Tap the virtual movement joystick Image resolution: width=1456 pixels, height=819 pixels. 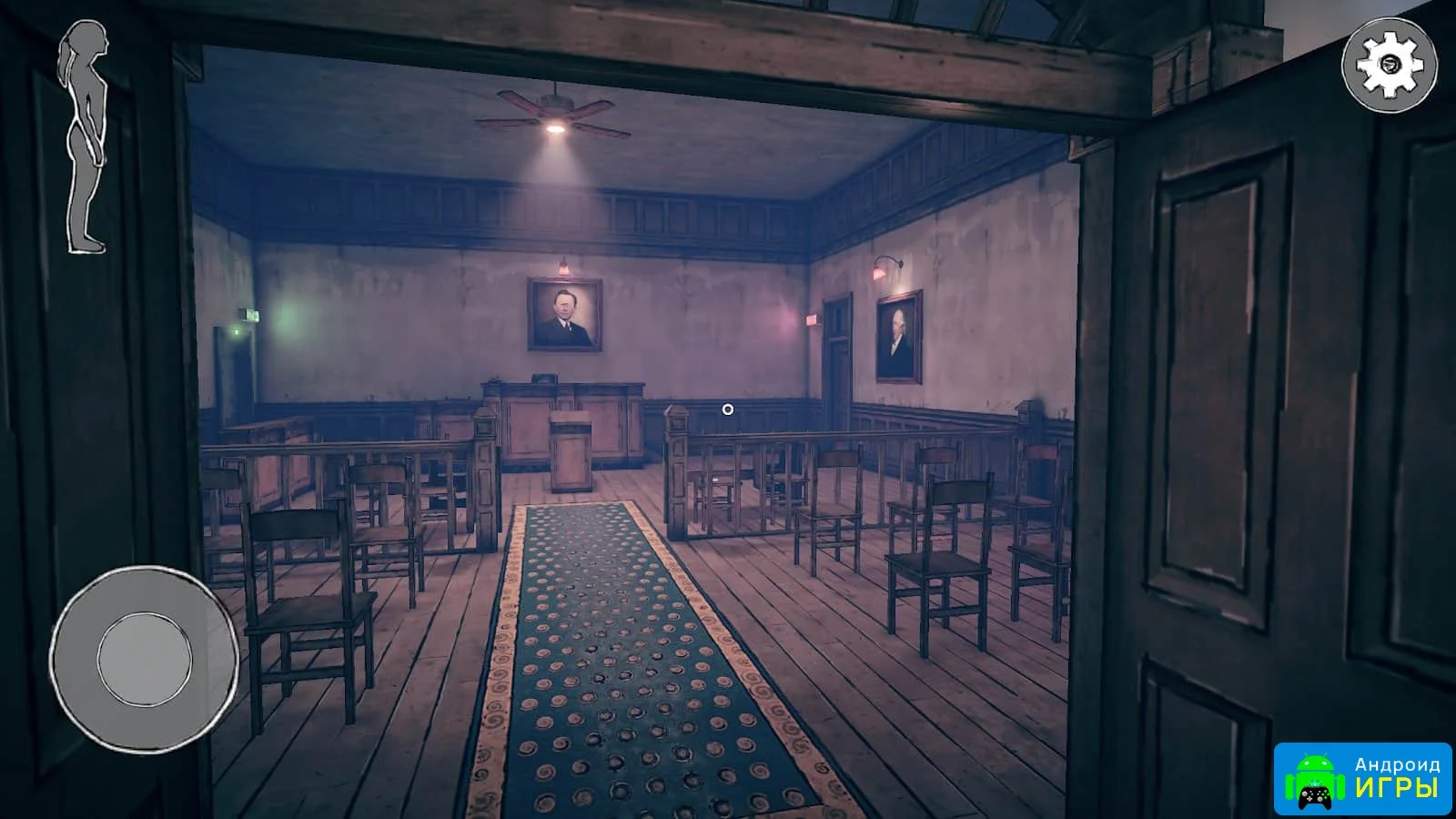point(144,657)
